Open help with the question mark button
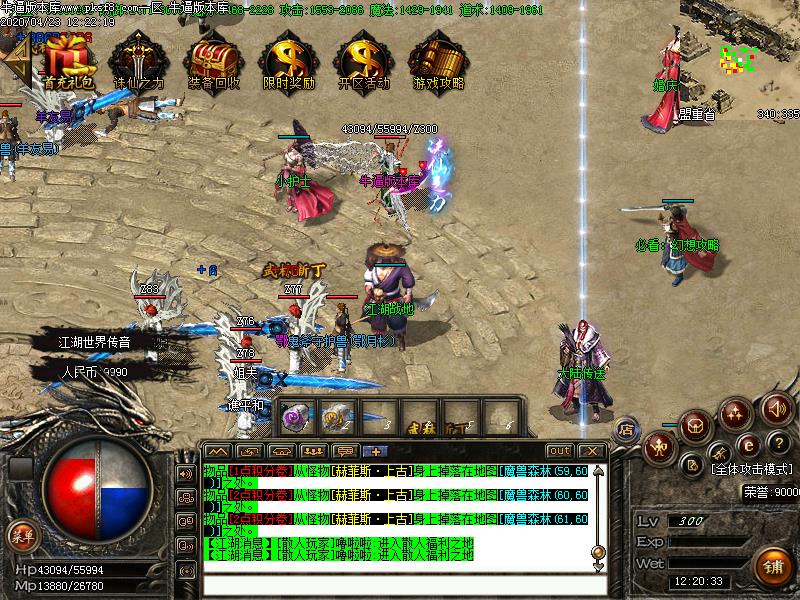 pyautogui.click(x=778, y=443)
